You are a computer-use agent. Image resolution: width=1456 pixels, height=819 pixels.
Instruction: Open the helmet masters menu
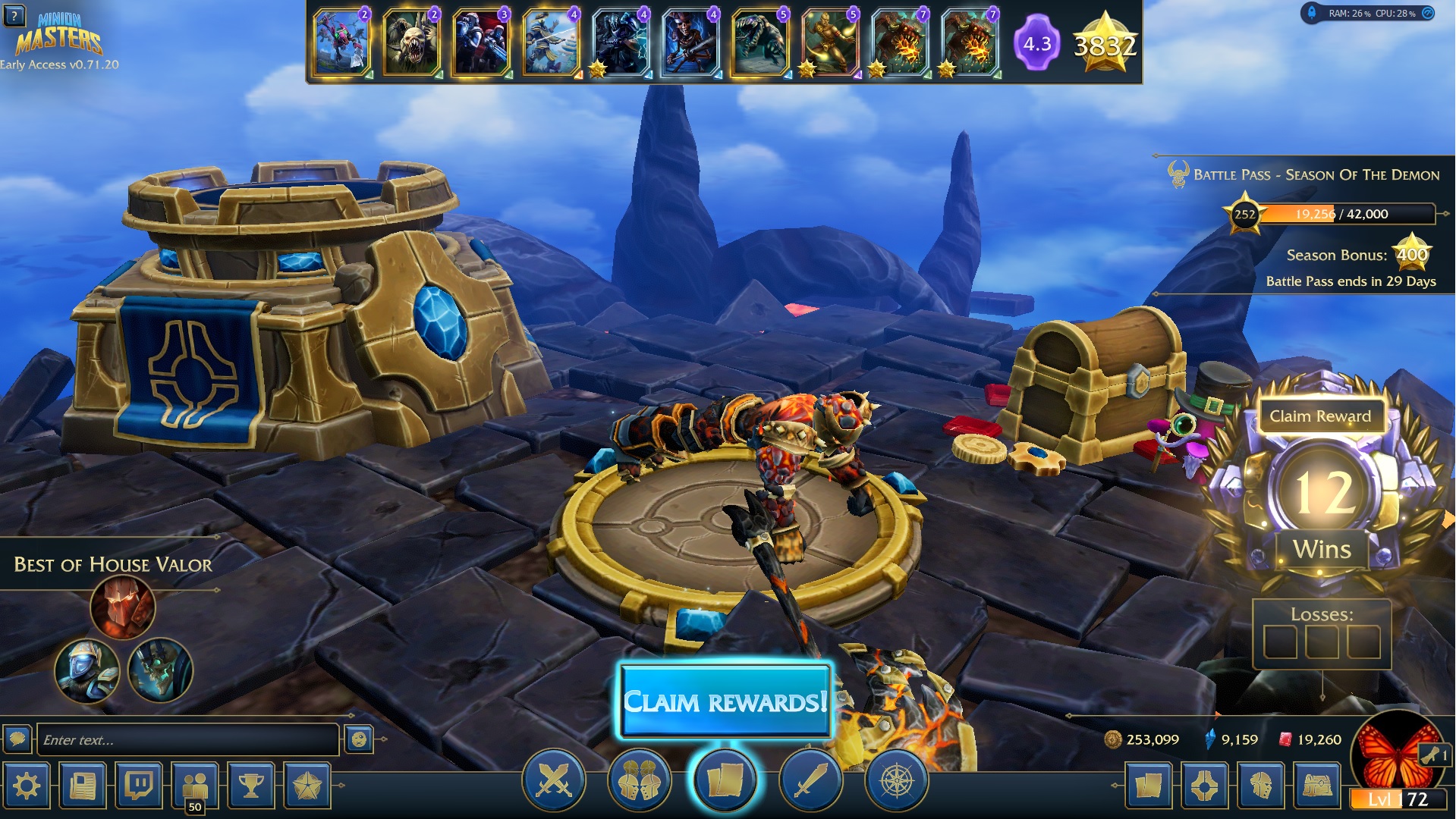(x=1262, y=786)
